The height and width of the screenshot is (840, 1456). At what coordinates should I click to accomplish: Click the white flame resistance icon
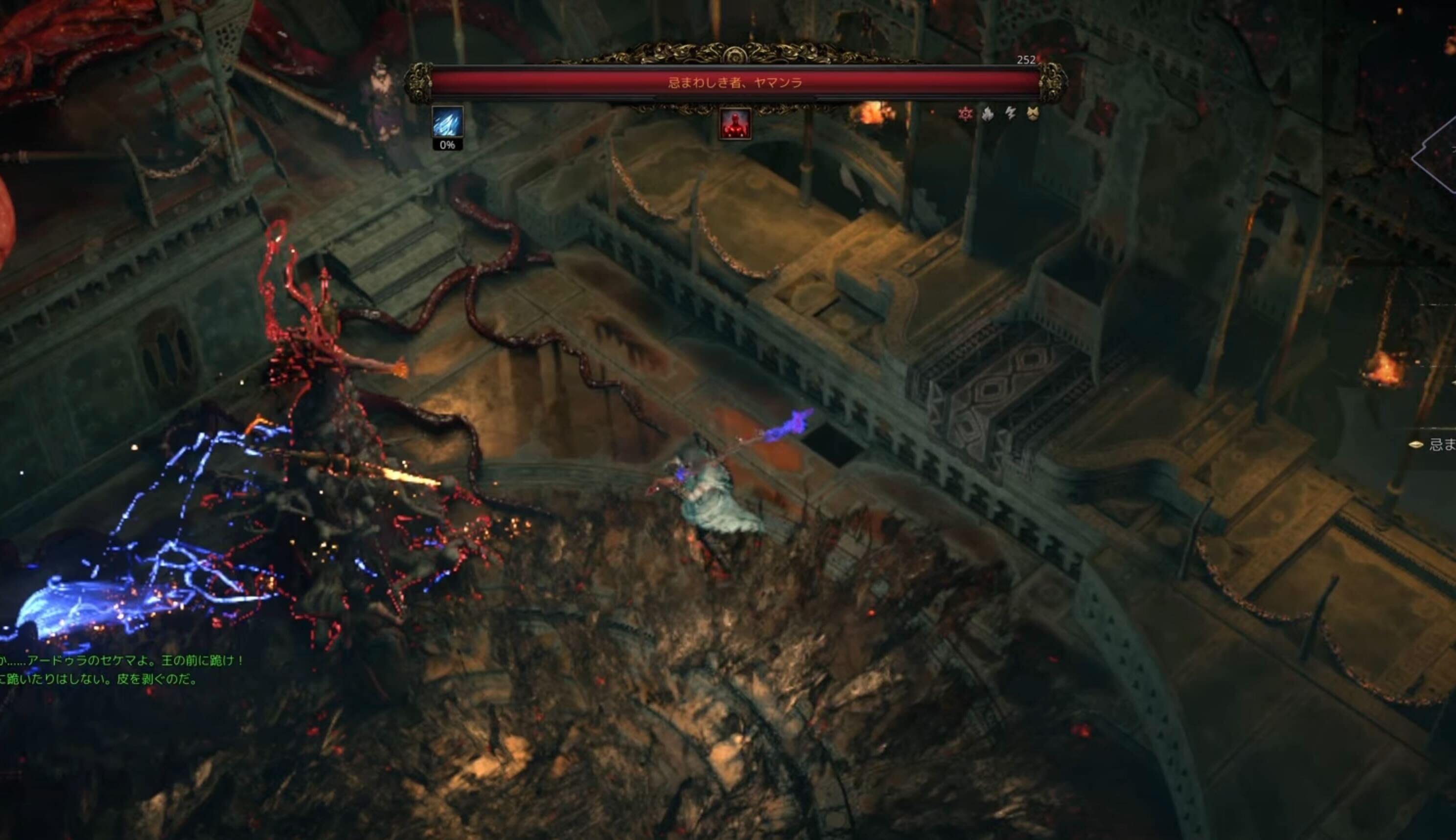coord(988,114)
